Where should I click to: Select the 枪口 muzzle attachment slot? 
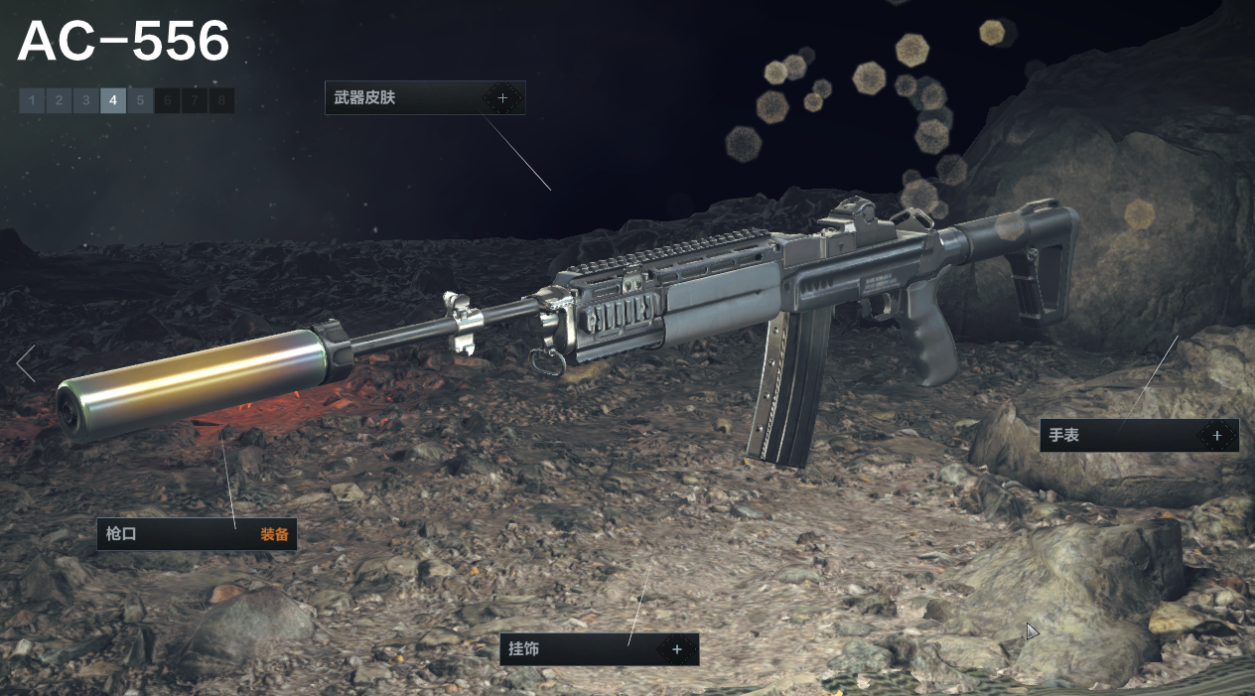tap(197, 534)
